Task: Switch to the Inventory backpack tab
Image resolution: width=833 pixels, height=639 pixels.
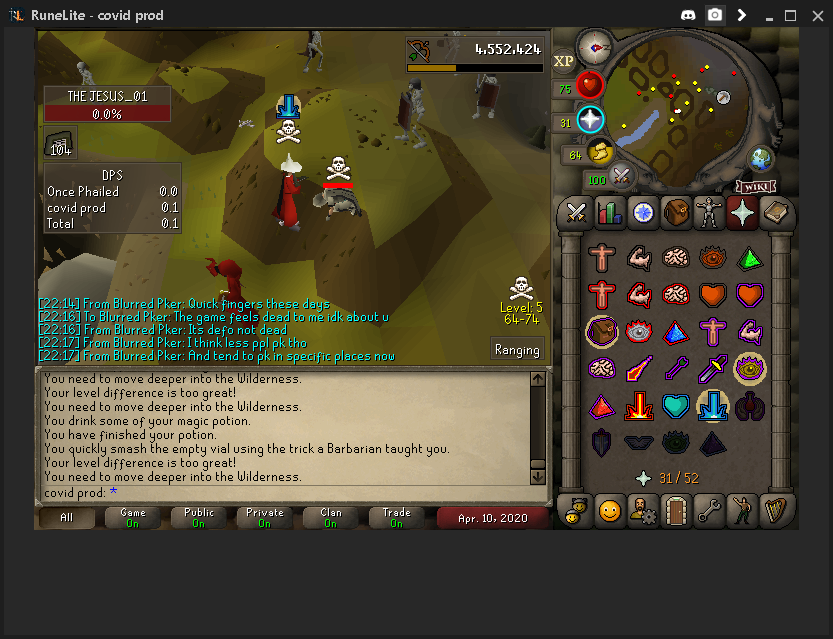Action: tap(675, 212)
